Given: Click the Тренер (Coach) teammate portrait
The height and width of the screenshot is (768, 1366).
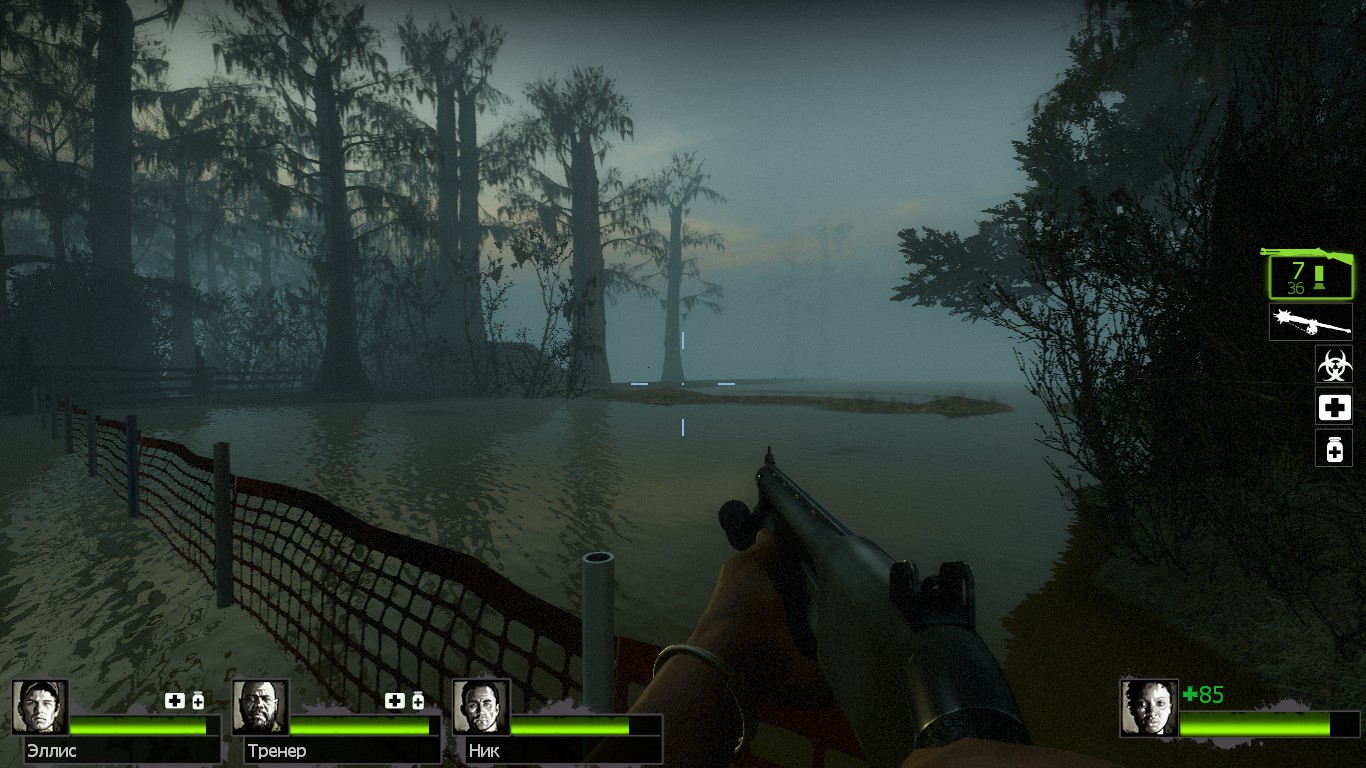Looking at the screenshot, I should (260, 708).
